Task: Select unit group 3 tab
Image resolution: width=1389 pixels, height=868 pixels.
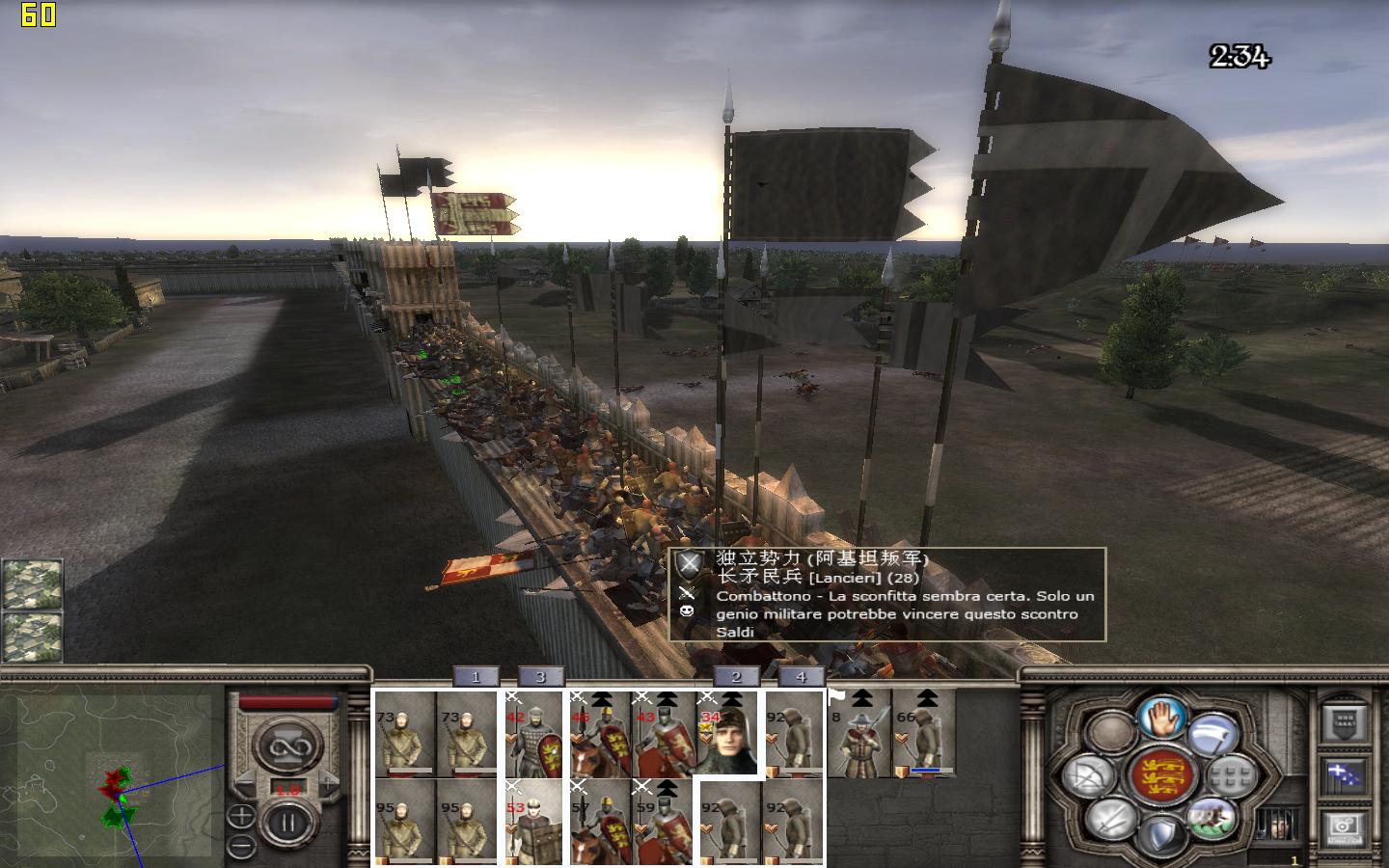Action: click(x=540, y=677)
